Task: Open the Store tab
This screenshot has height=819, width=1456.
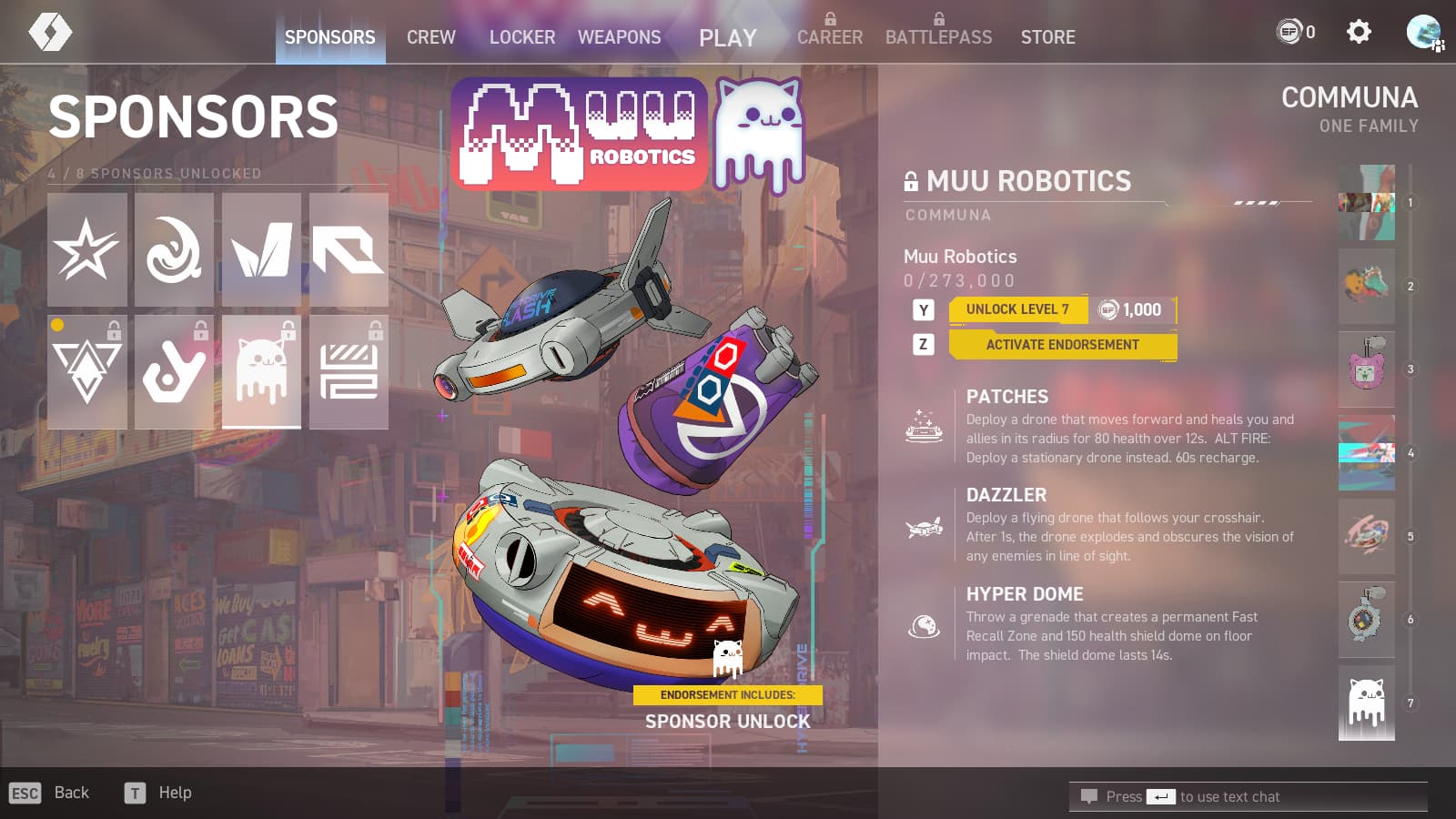Action: (1047, 37)
